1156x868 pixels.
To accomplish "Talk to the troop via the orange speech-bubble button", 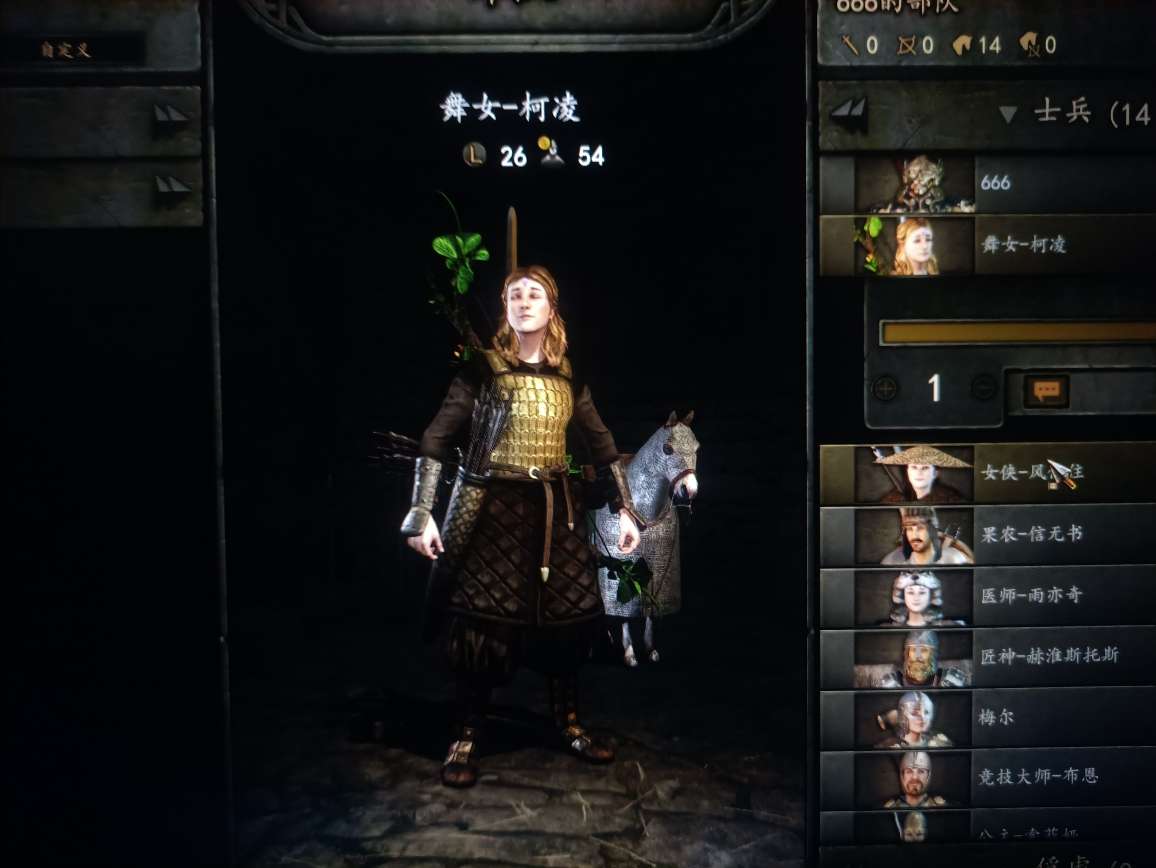I will pyautogui.click(x=1046, y=390).
